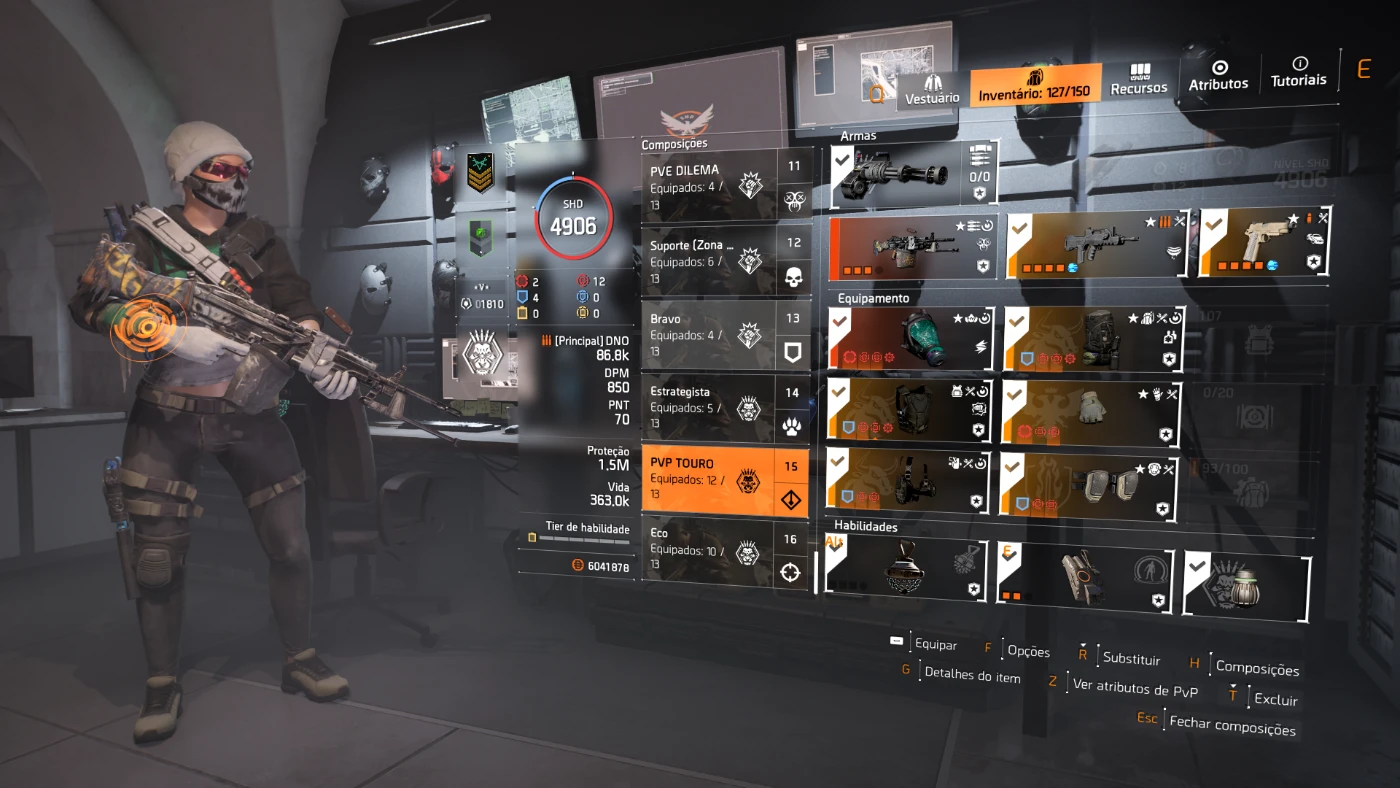Open the Recursos tab

coord(1139,80)
